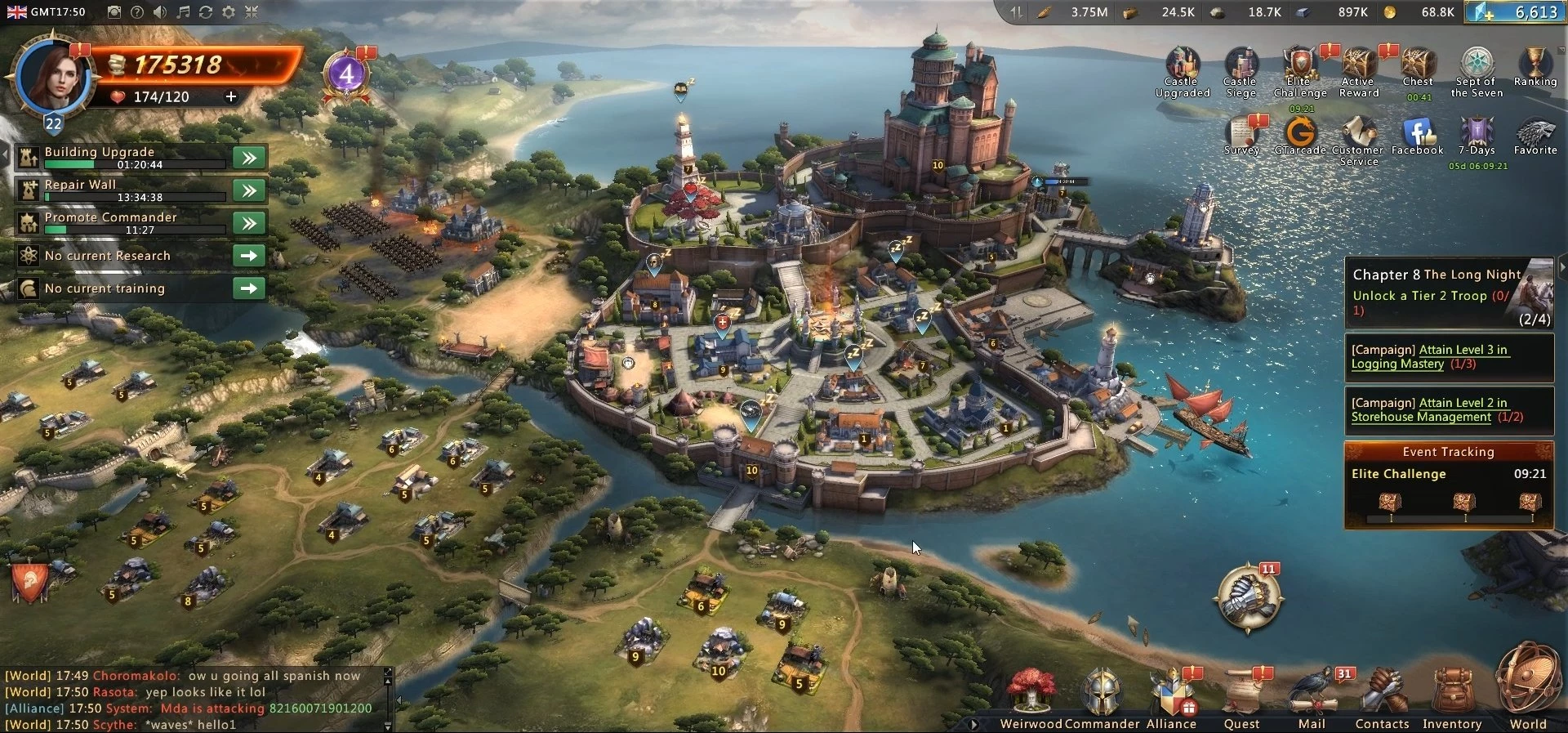1568x733 pixels.
Task: Open the Alliance menu
Action: pyautogui.click(x=1171, y=695)
